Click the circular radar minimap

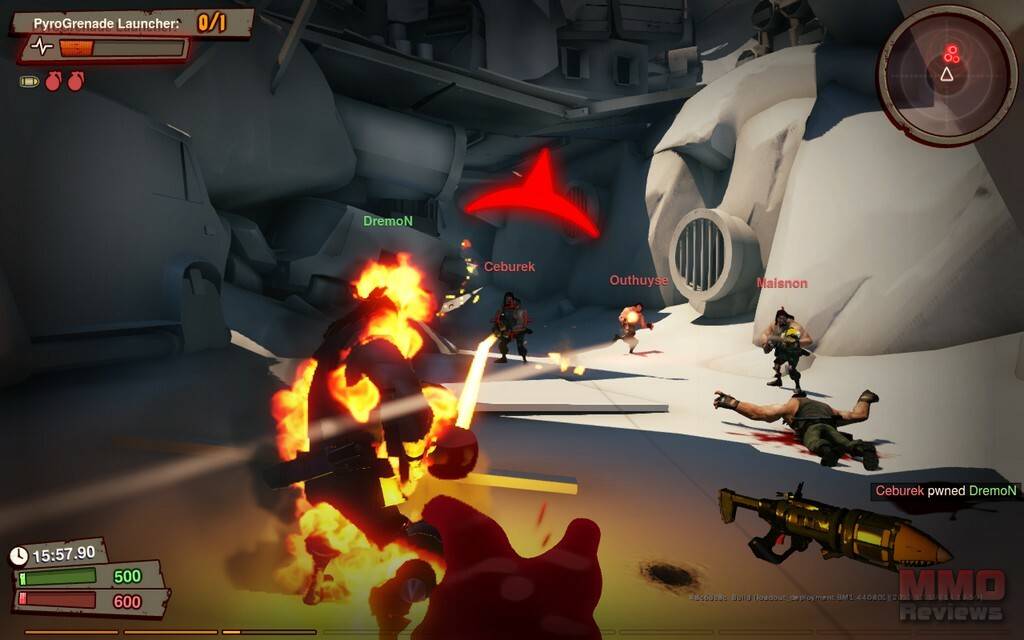[946, 75]
